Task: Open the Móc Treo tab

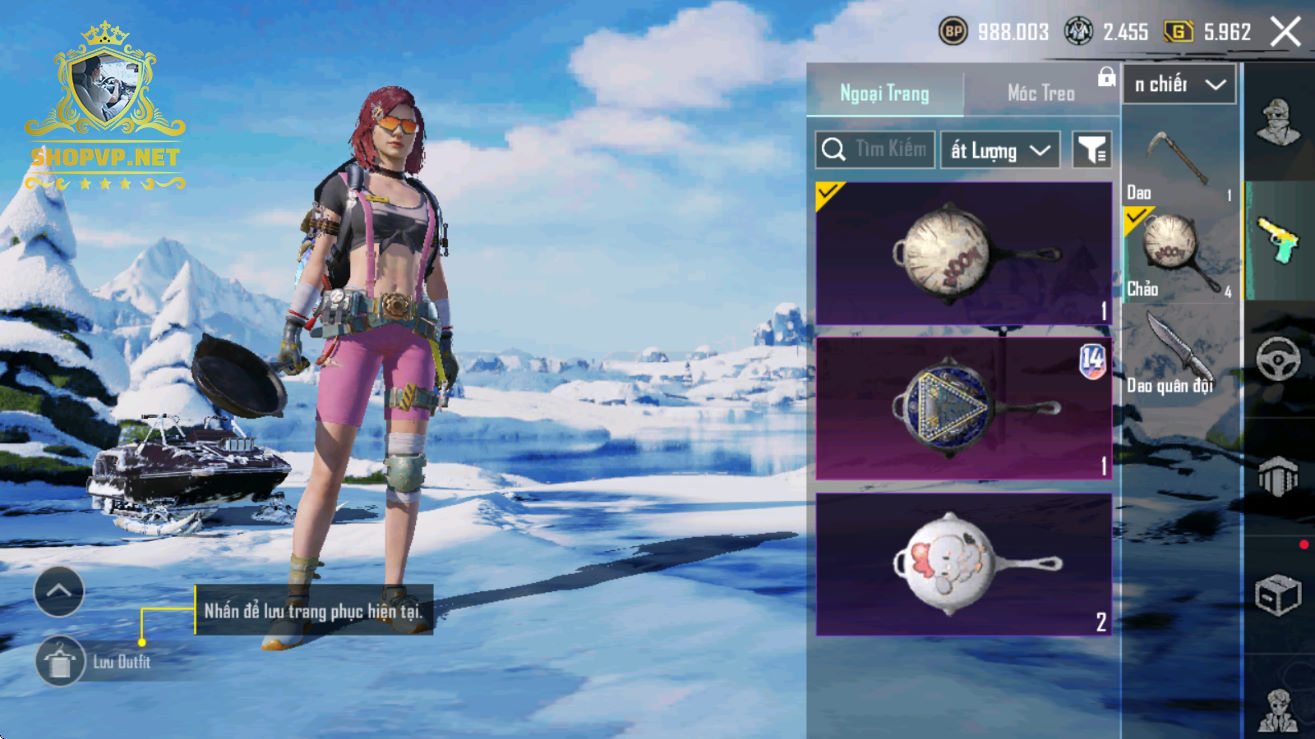Action: coord(1041,93)
